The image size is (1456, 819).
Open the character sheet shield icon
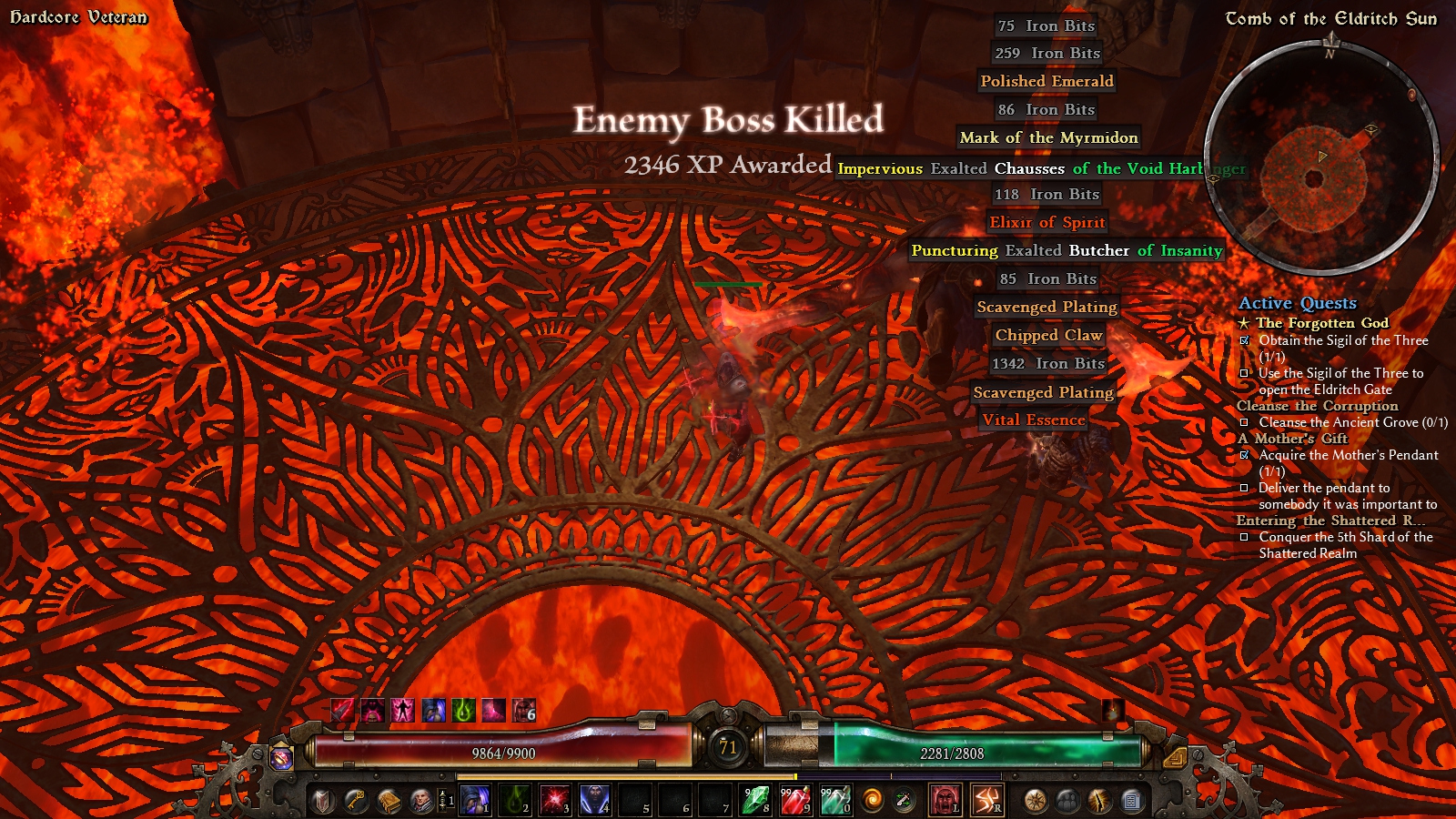[x=322, y=801]
